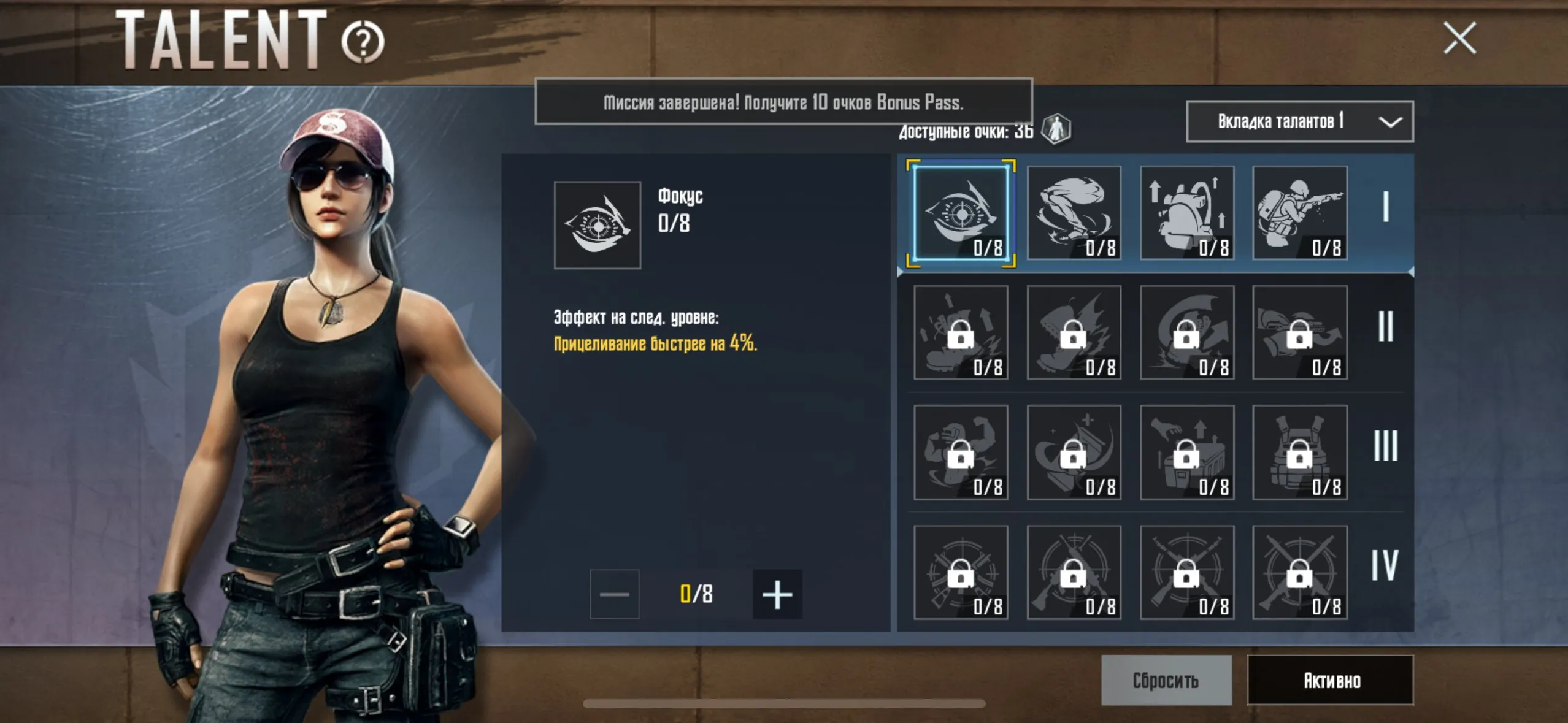This screenshot has height=723, width=1568.
Task: Click the Активно button
Action: click(1330, 680)
